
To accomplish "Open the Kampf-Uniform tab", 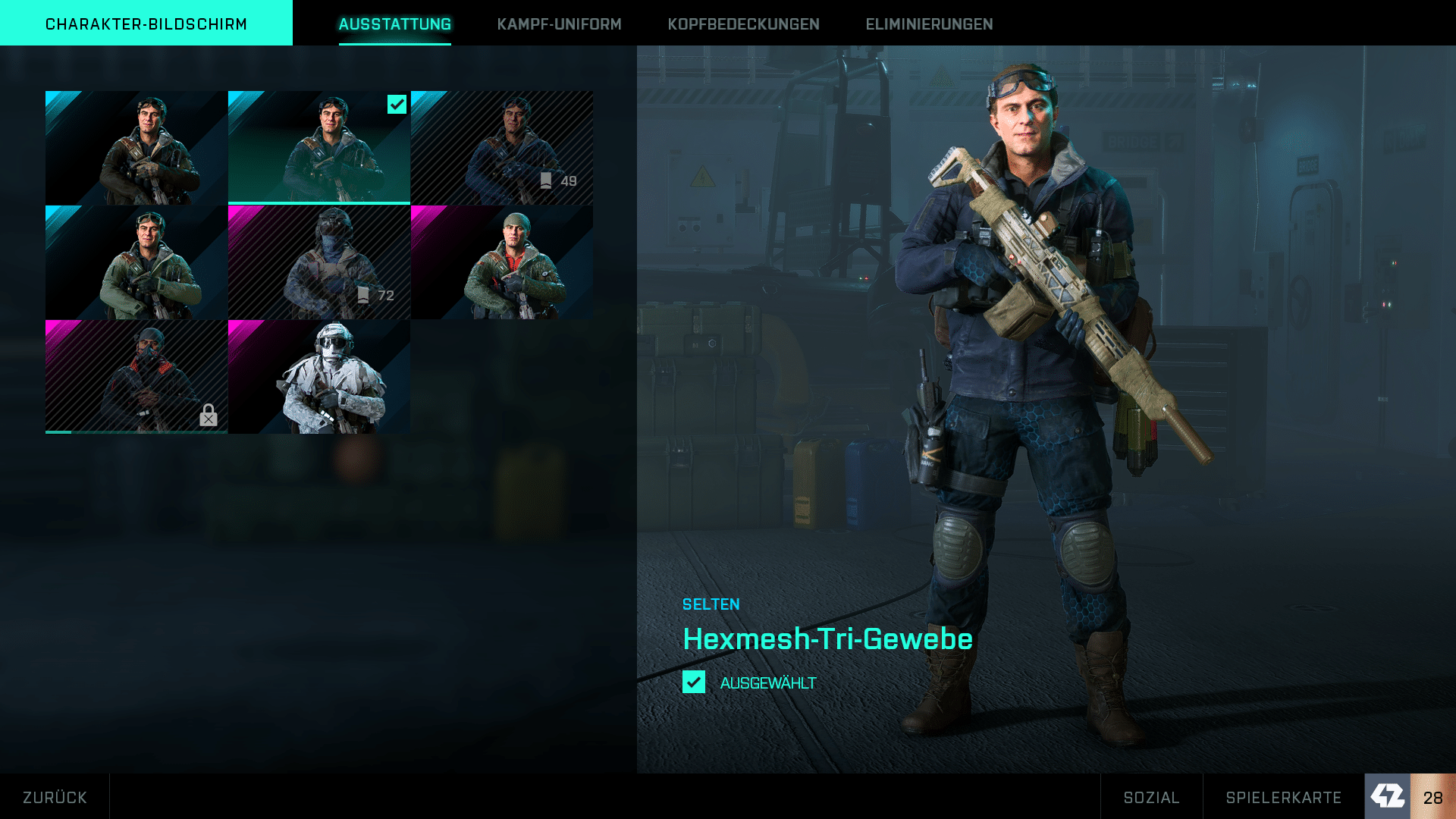I will pos(559,24).
